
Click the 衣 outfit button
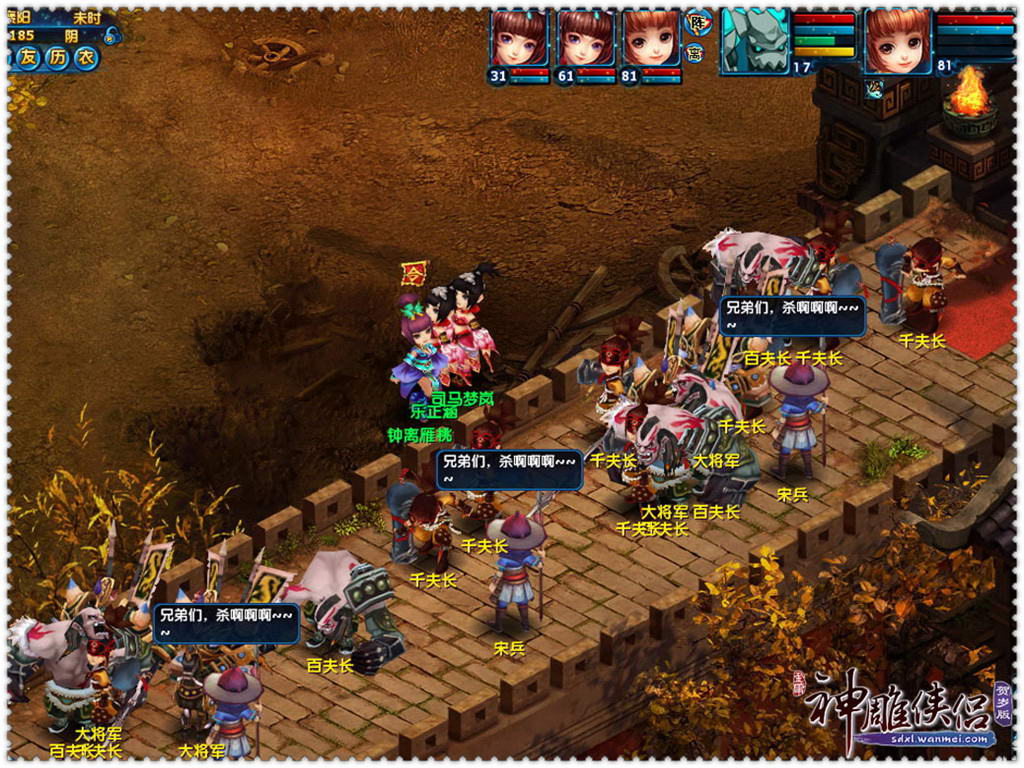click(87, 58)
